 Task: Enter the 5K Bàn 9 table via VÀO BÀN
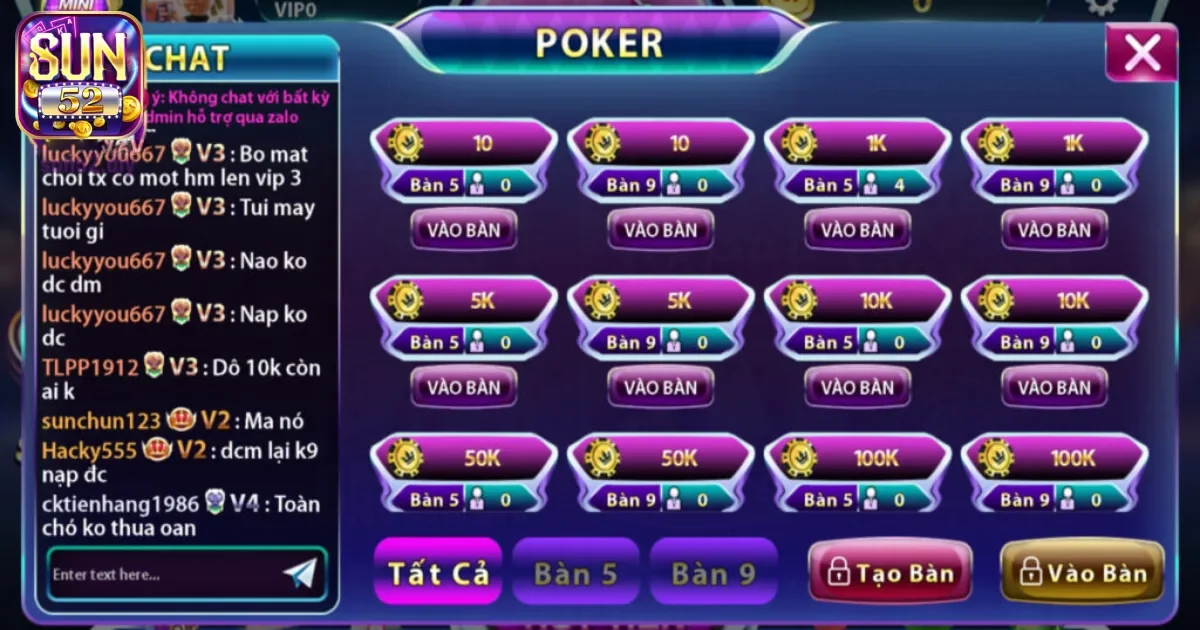pos(661,387)
